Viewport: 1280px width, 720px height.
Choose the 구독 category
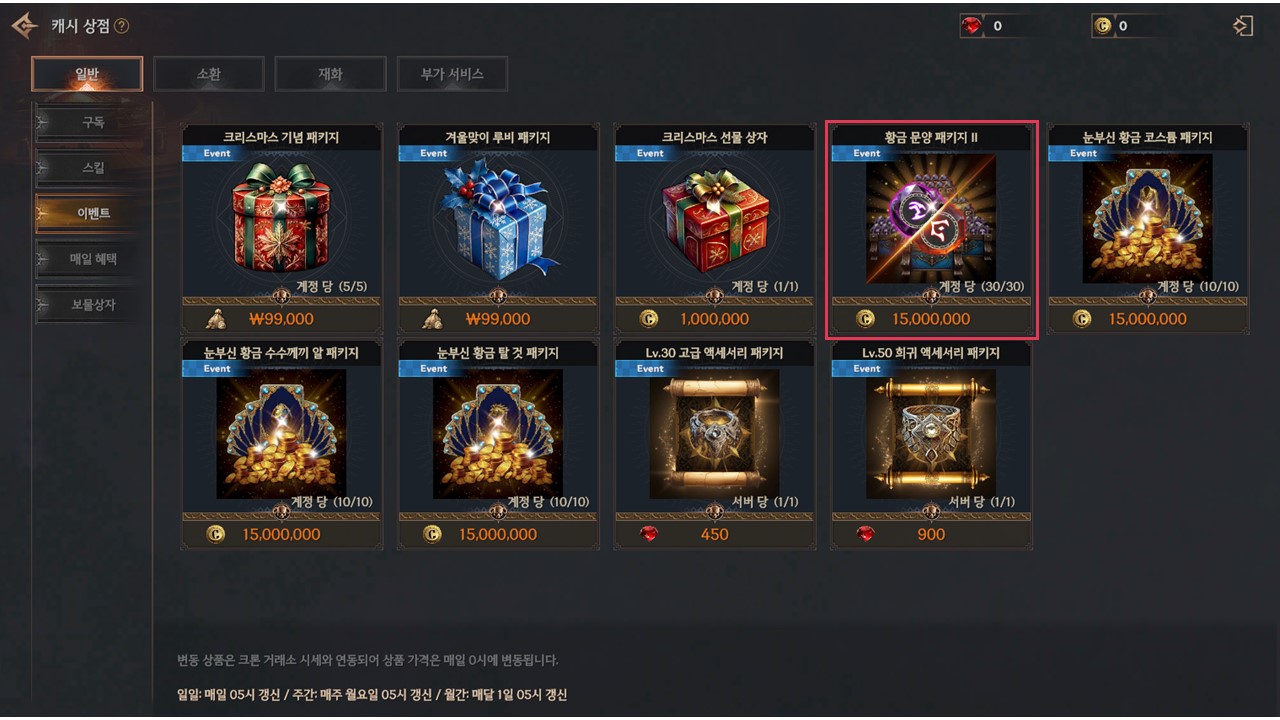click(x=92, y=123)
